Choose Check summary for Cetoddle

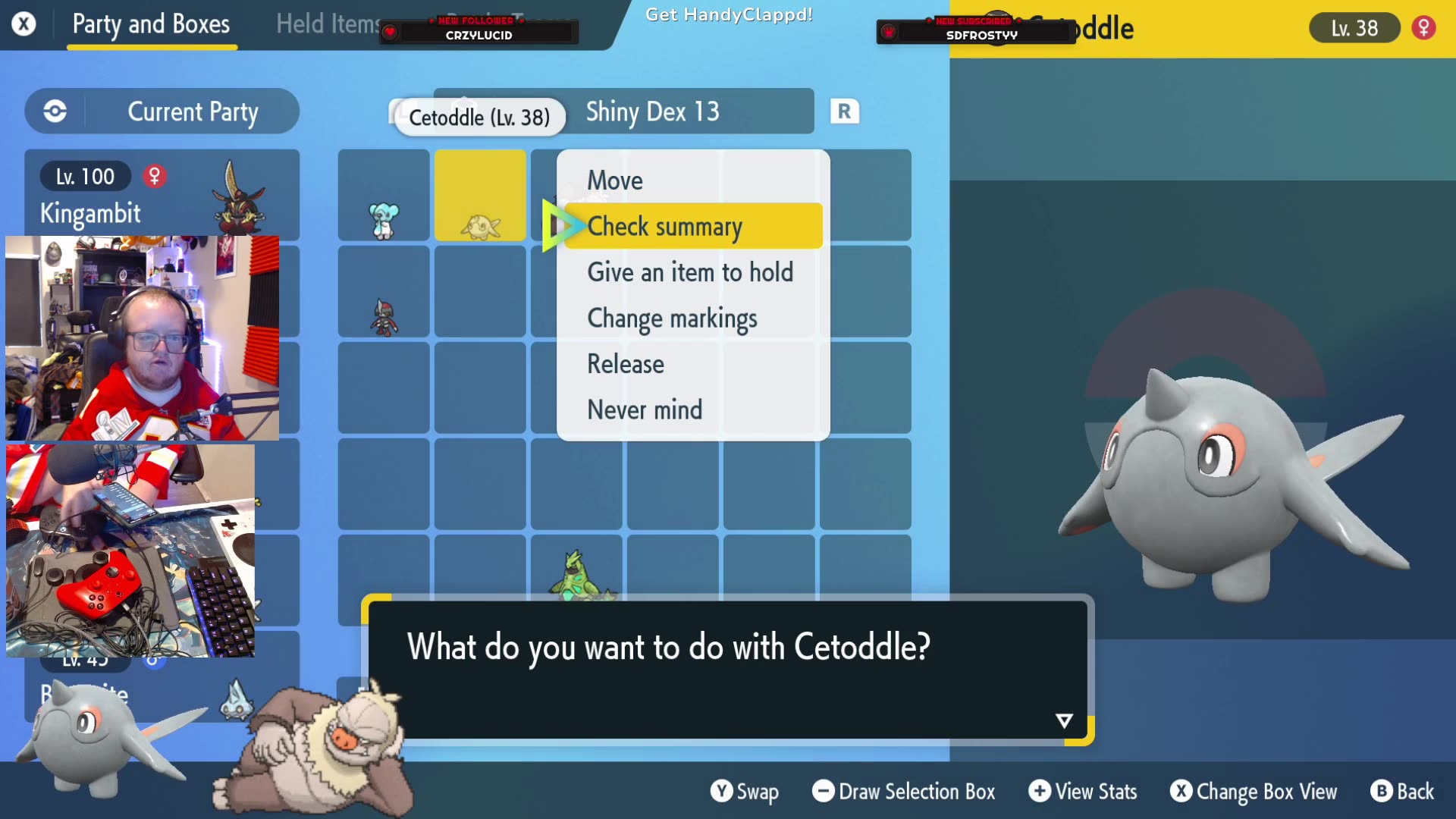coord(666,226)
